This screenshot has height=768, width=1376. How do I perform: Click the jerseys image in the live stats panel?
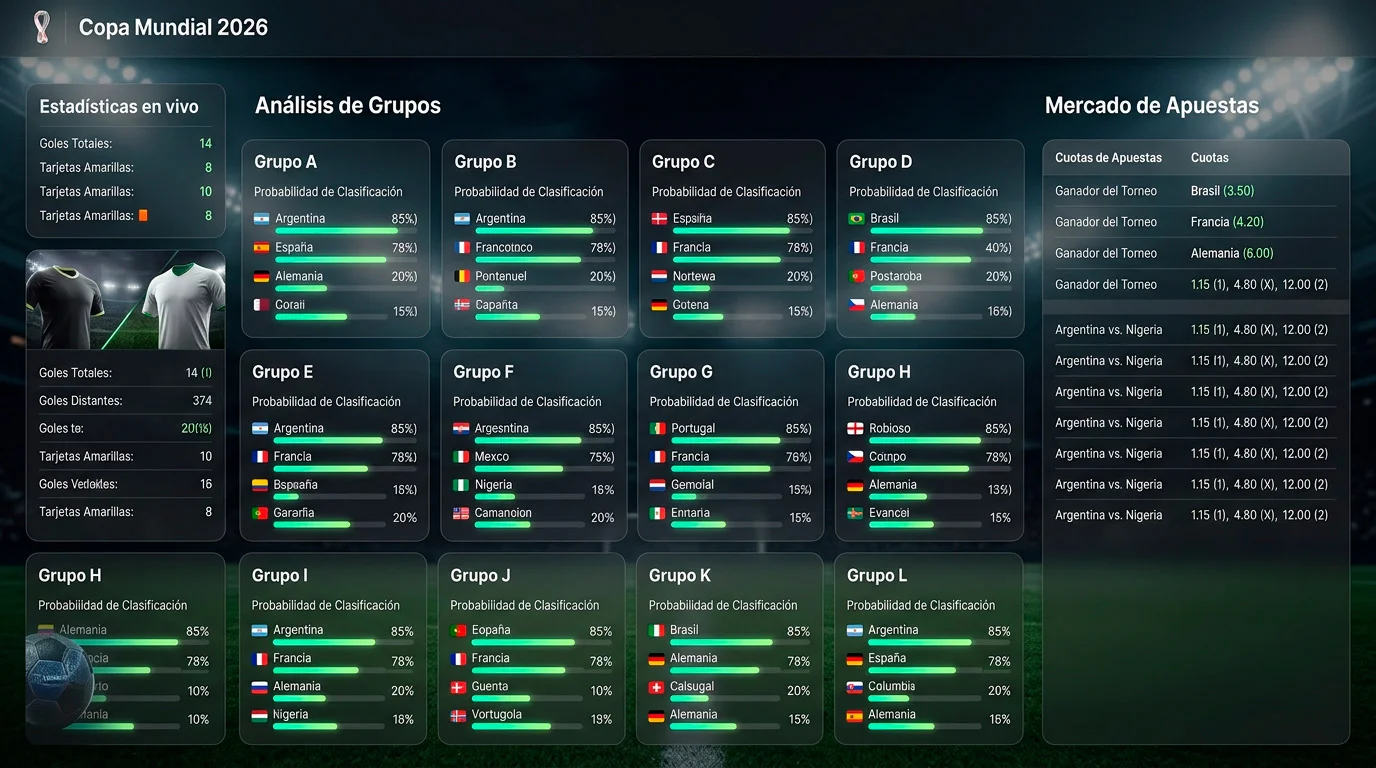tap(125, 298)
